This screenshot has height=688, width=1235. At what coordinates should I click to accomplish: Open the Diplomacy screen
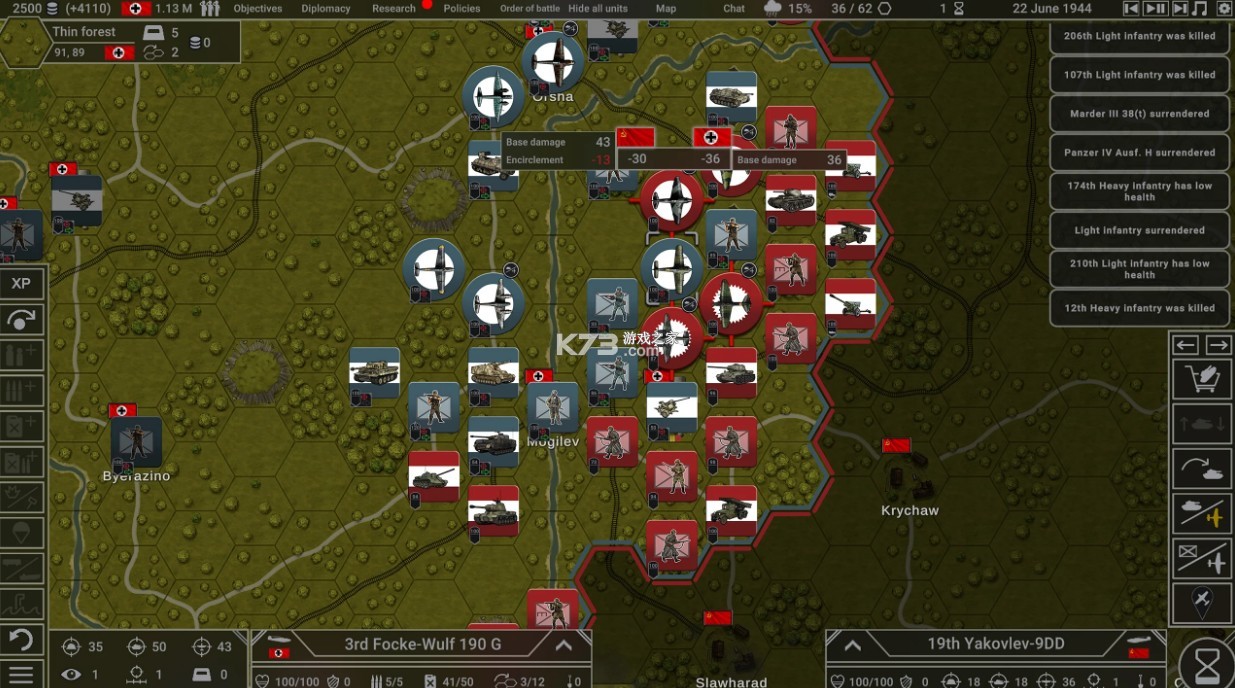pos(326,8)
